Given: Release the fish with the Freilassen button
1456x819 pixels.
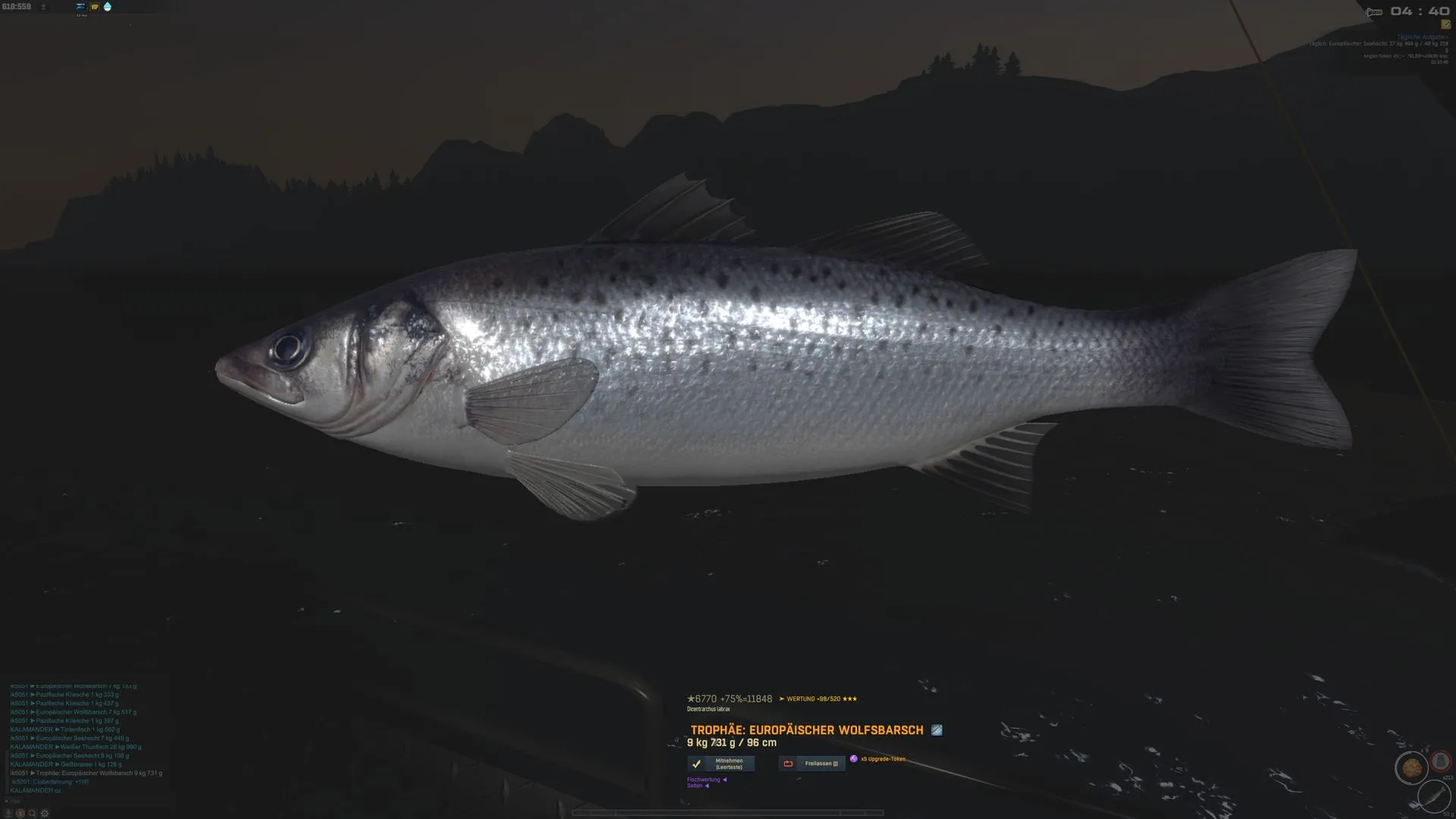Looking at the screenshot, I should point(811,764).
